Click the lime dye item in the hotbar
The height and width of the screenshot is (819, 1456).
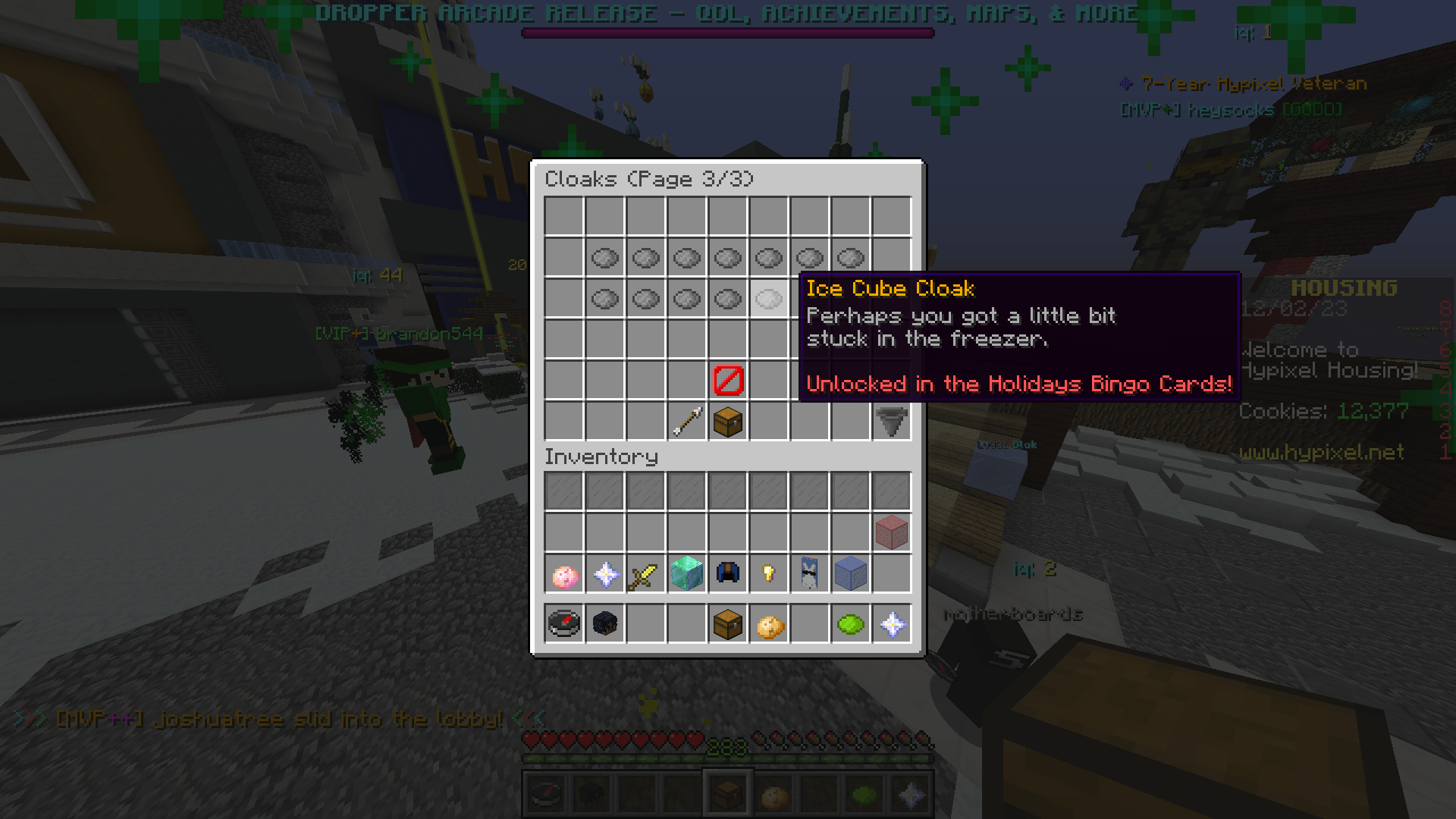point(850,623)
